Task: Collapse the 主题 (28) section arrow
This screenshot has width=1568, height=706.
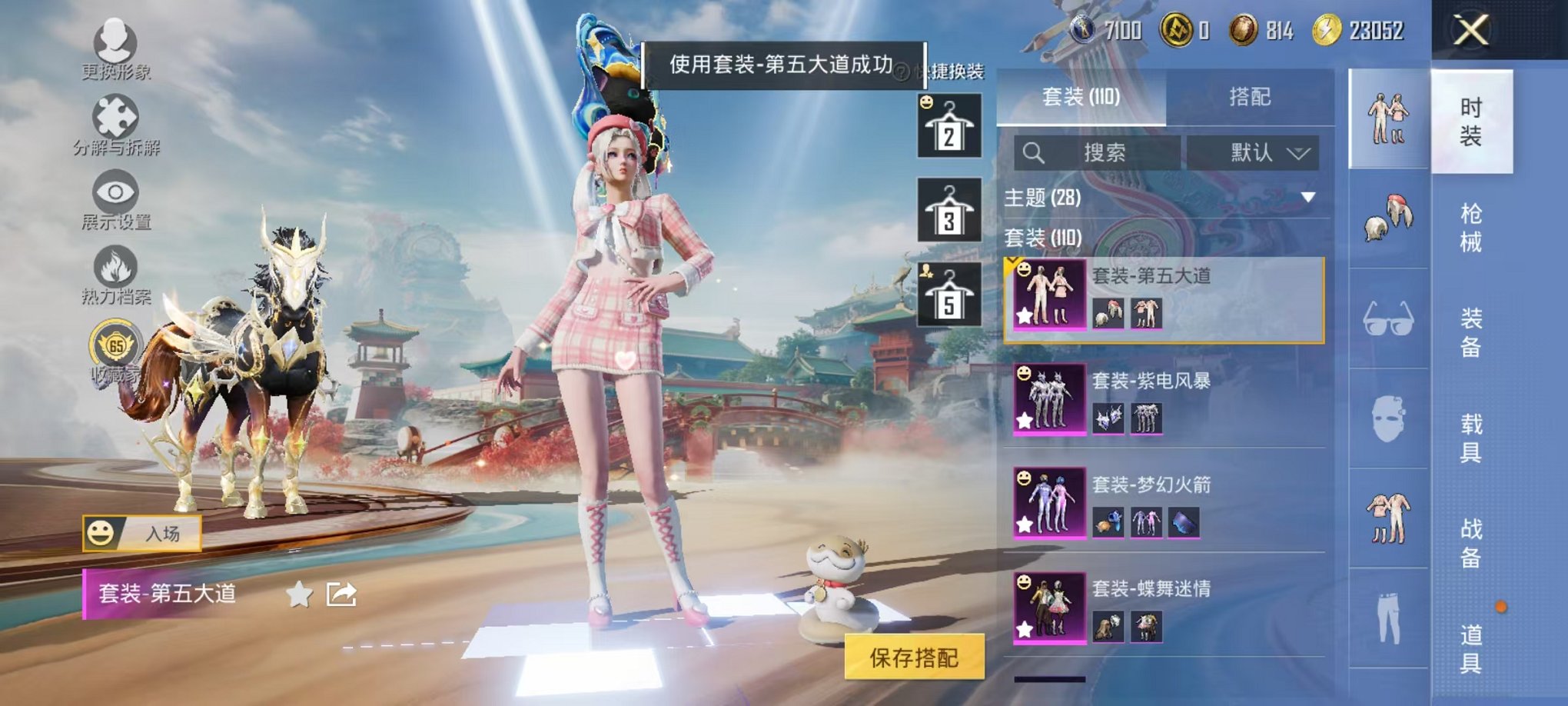Action: (x=1308, y=198)
